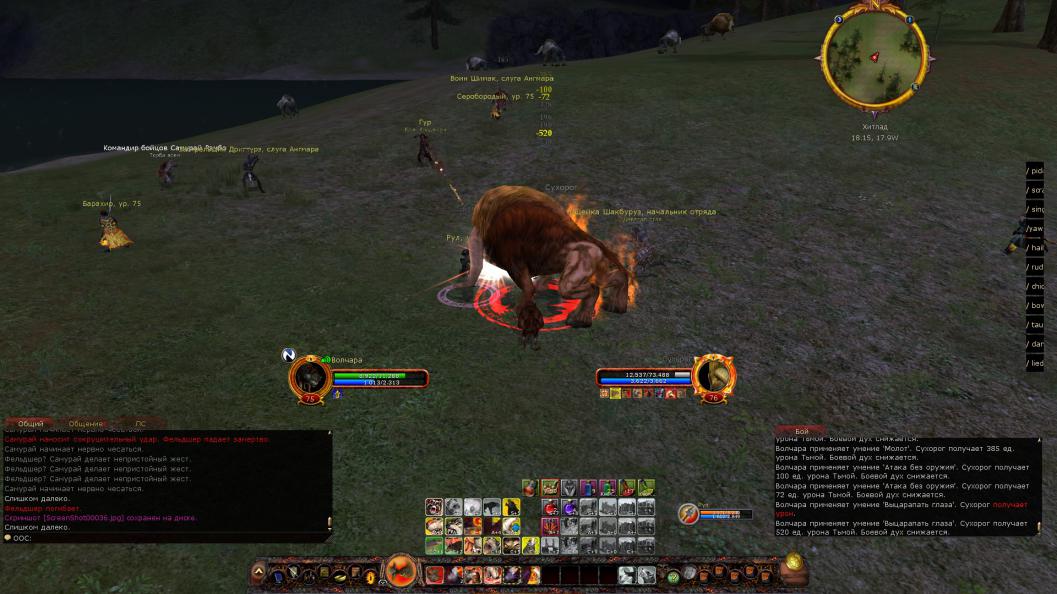Use the /yaw emote shortcut
The image size is (1057, 594).
click(x=1035, y=228)
